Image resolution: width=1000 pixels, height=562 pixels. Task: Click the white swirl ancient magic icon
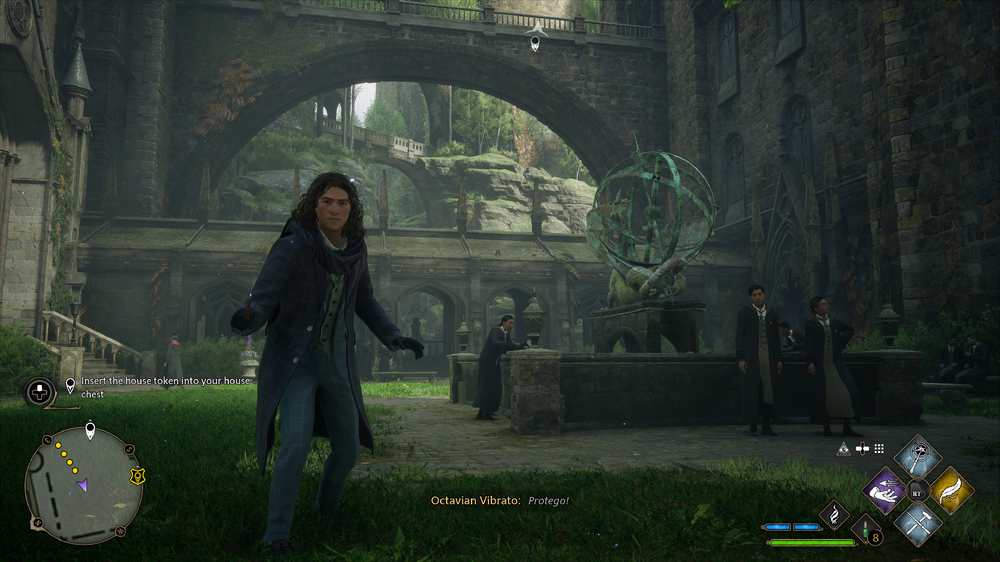[x=834, y=515]
